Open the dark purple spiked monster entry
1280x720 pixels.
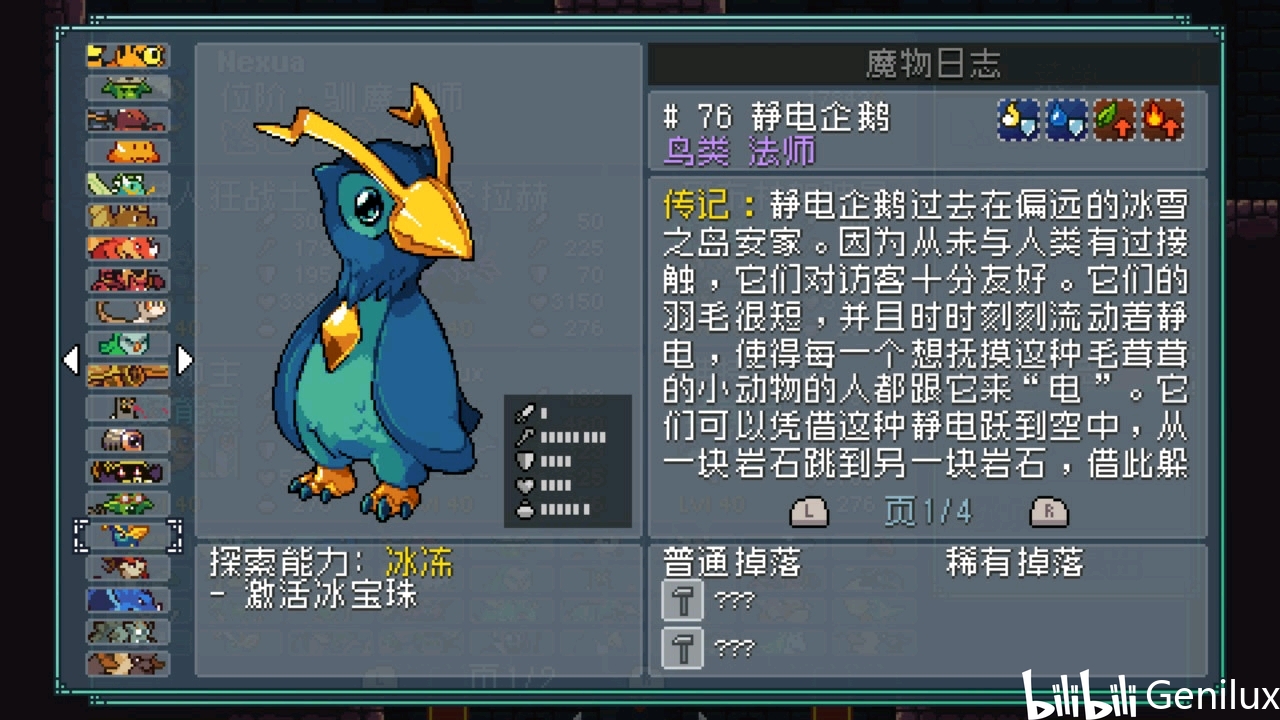[127, 472]
